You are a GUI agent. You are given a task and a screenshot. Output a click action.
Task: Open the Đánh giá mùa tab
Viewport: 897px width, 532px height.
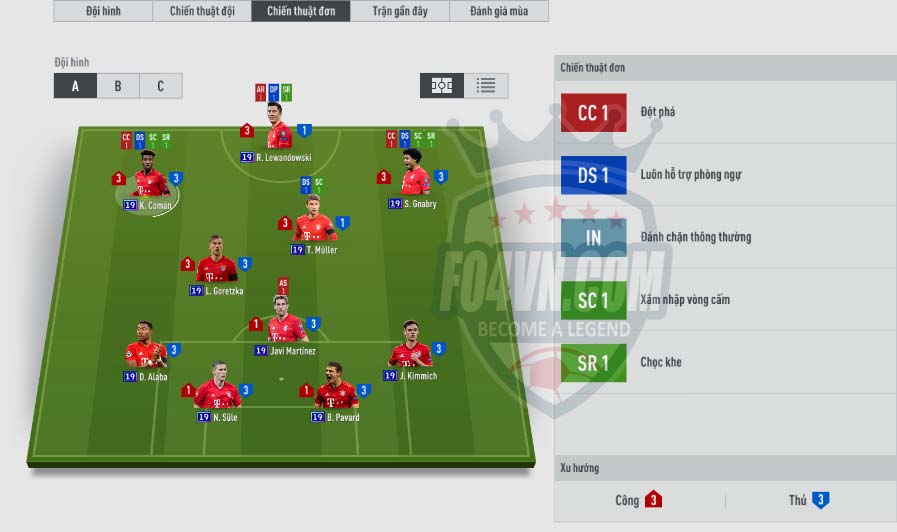click(499, 12)
